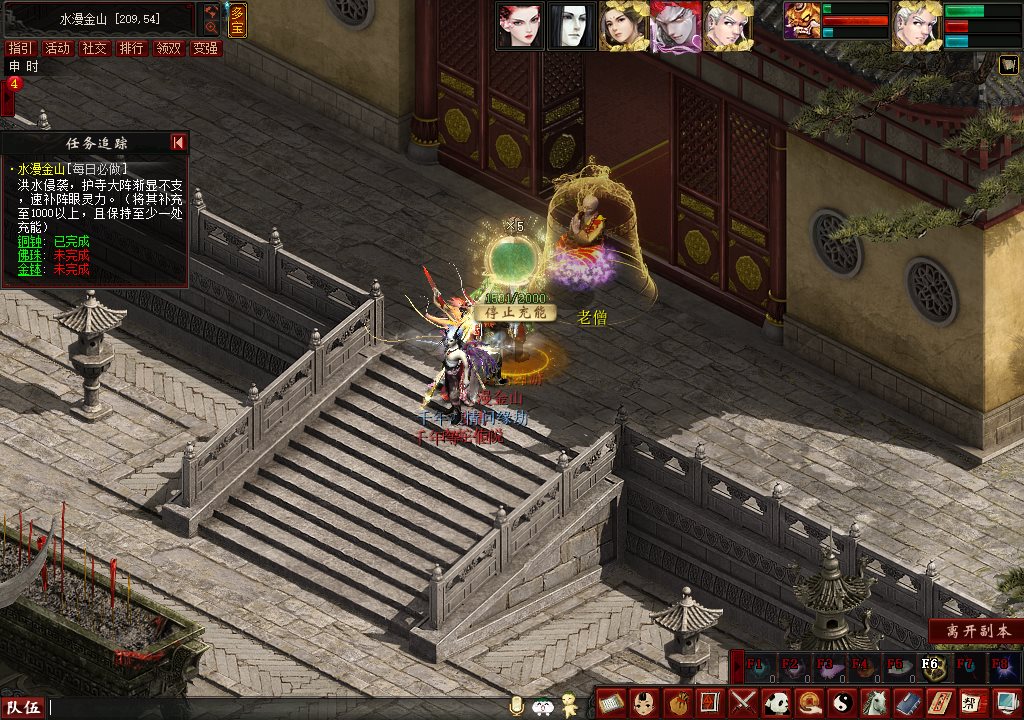Click the 领双 button
Viewport: 1024px width, 720px height.
(x=168, y=48)
